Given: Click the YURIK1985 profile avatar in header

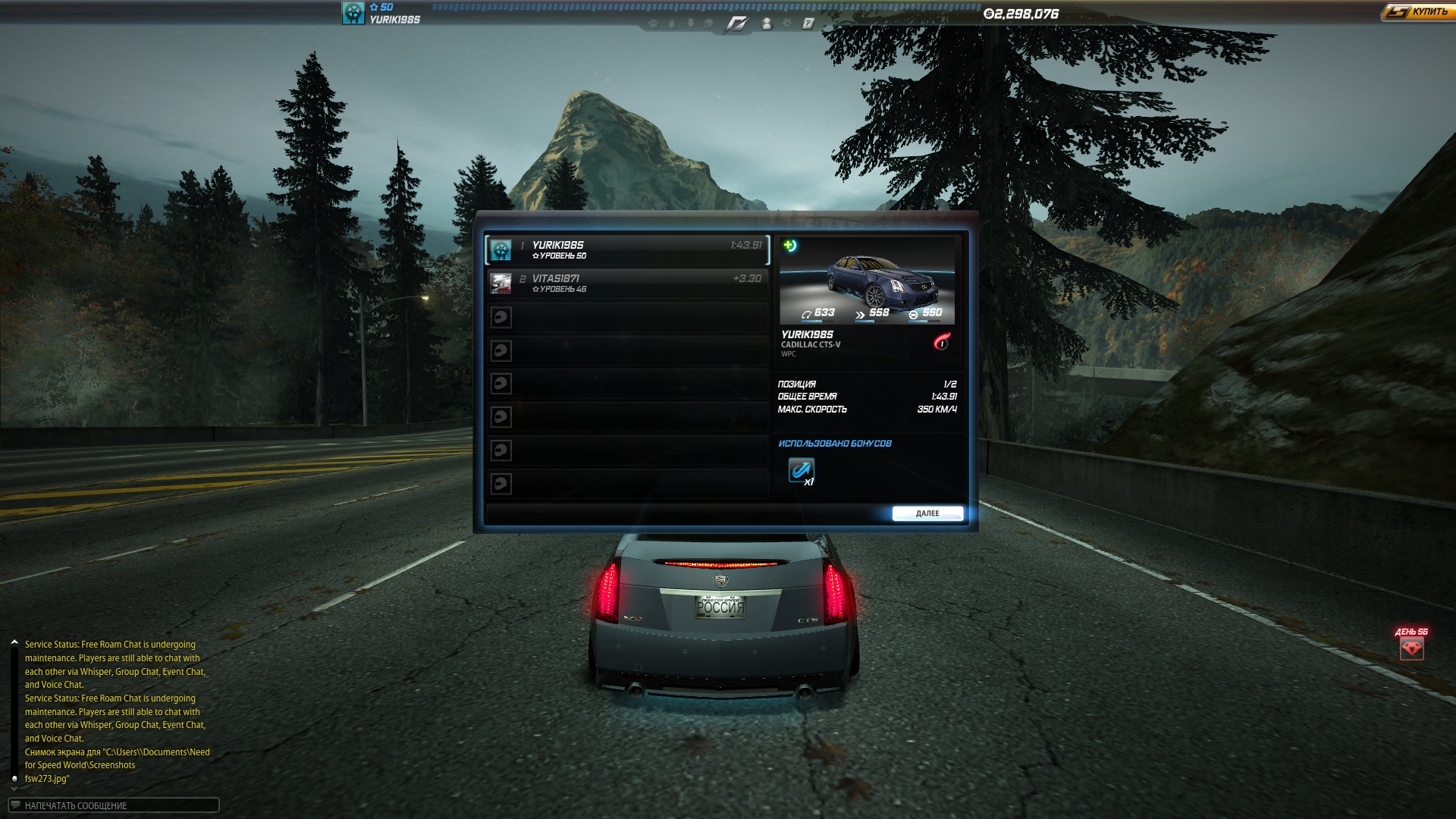Looking at the screenshot, I should pyautogui.click(x=353, y=13).
